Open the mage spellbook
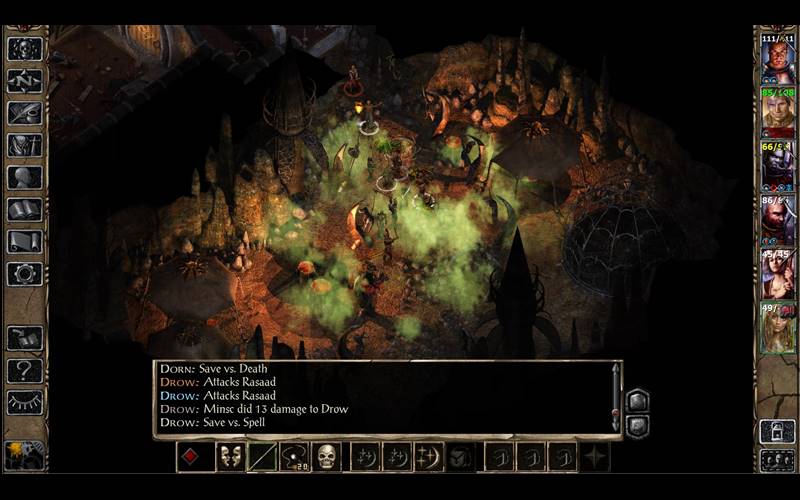Viewport: 800px width, 500px height. pyautogui.click(x=25, y=210)
